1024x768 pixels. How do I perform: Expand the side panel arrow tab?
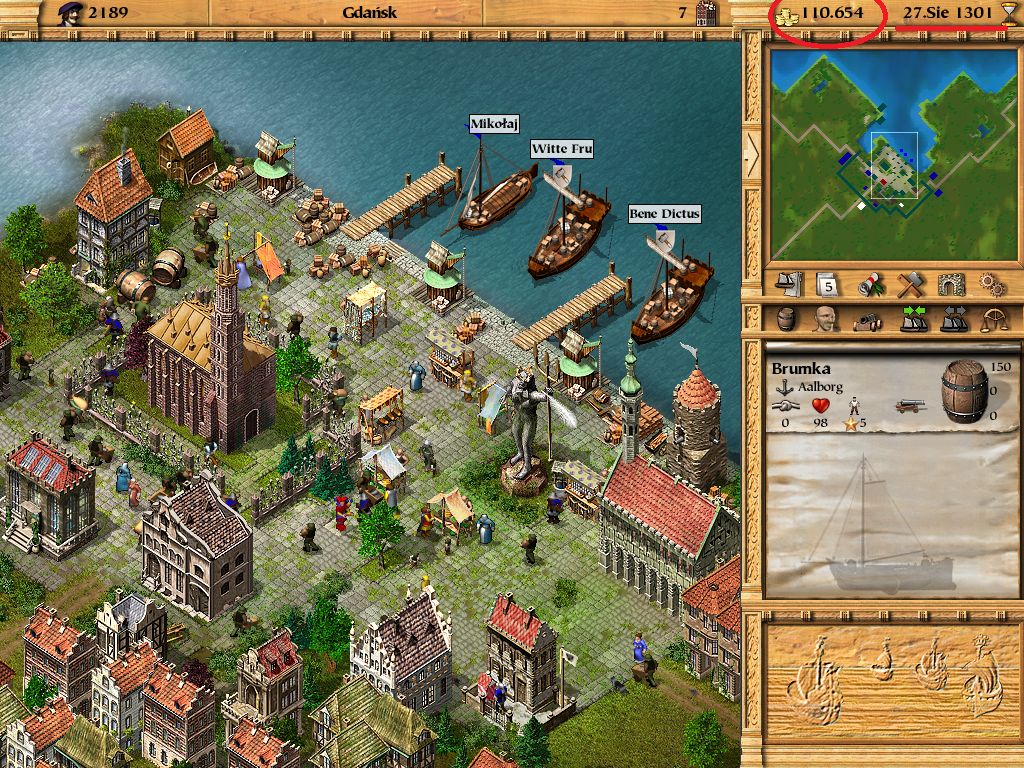[752, 151]
